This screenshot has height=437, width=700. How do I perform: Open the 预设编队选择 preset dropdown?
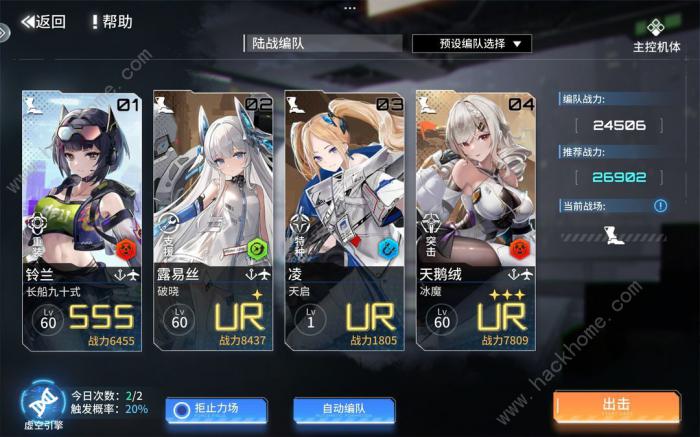(x=471, y=44)
